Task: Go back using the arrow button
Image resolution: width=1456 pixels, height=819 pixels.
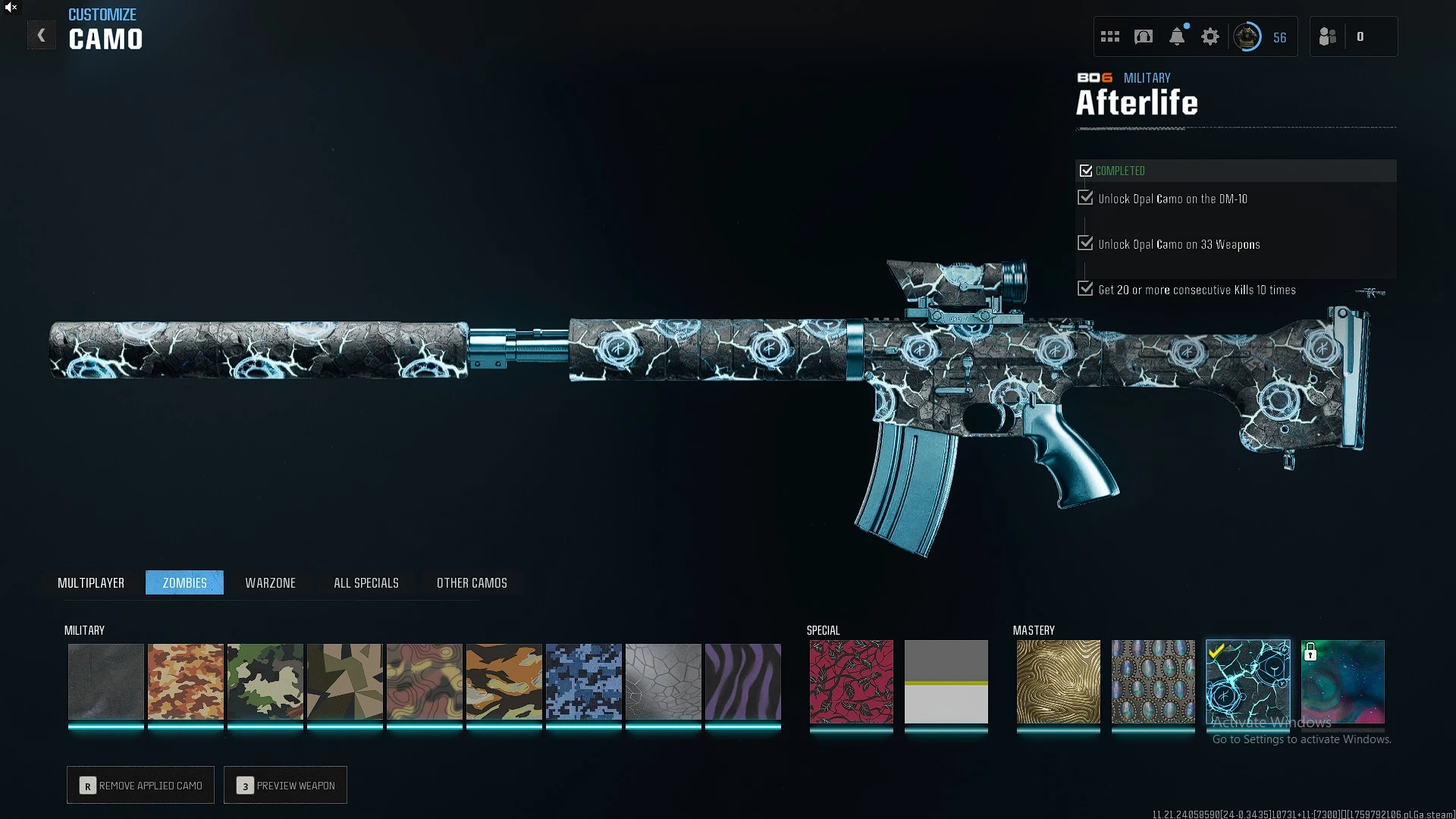Action: tap(42, 36)
